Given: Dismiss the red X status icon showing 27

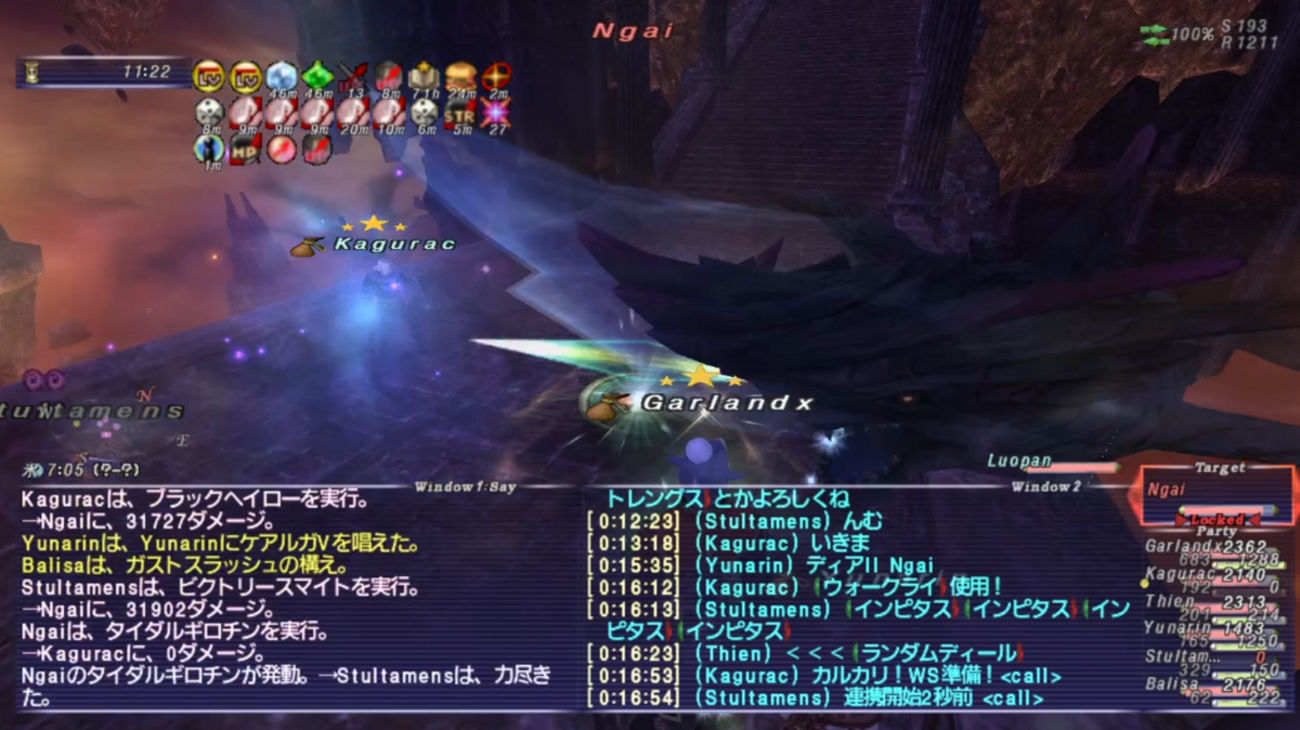Looking at the screenshot, I should [498, 113].
